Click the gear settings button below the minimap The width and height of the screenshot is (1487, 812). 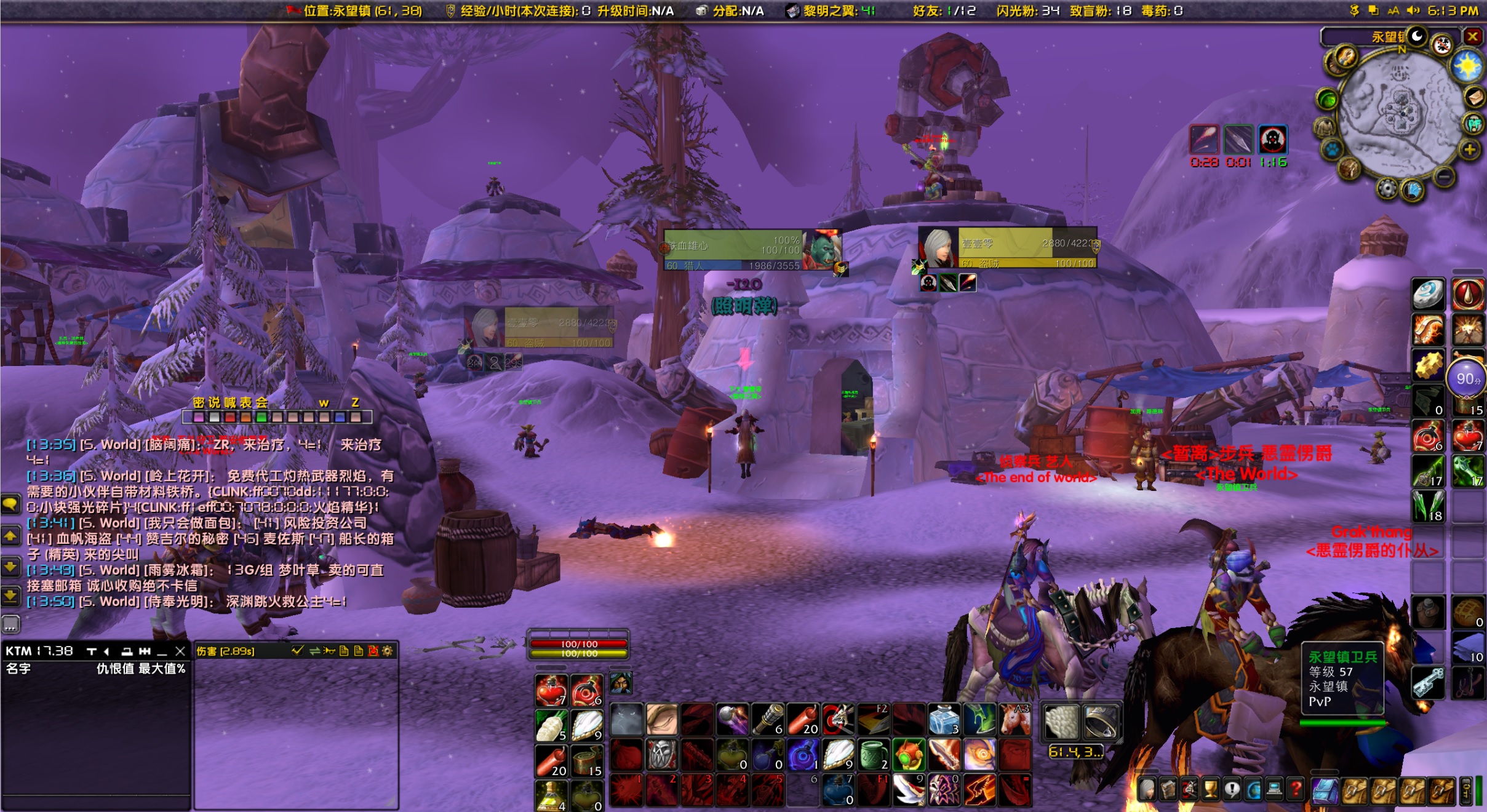pos(1387,188)
